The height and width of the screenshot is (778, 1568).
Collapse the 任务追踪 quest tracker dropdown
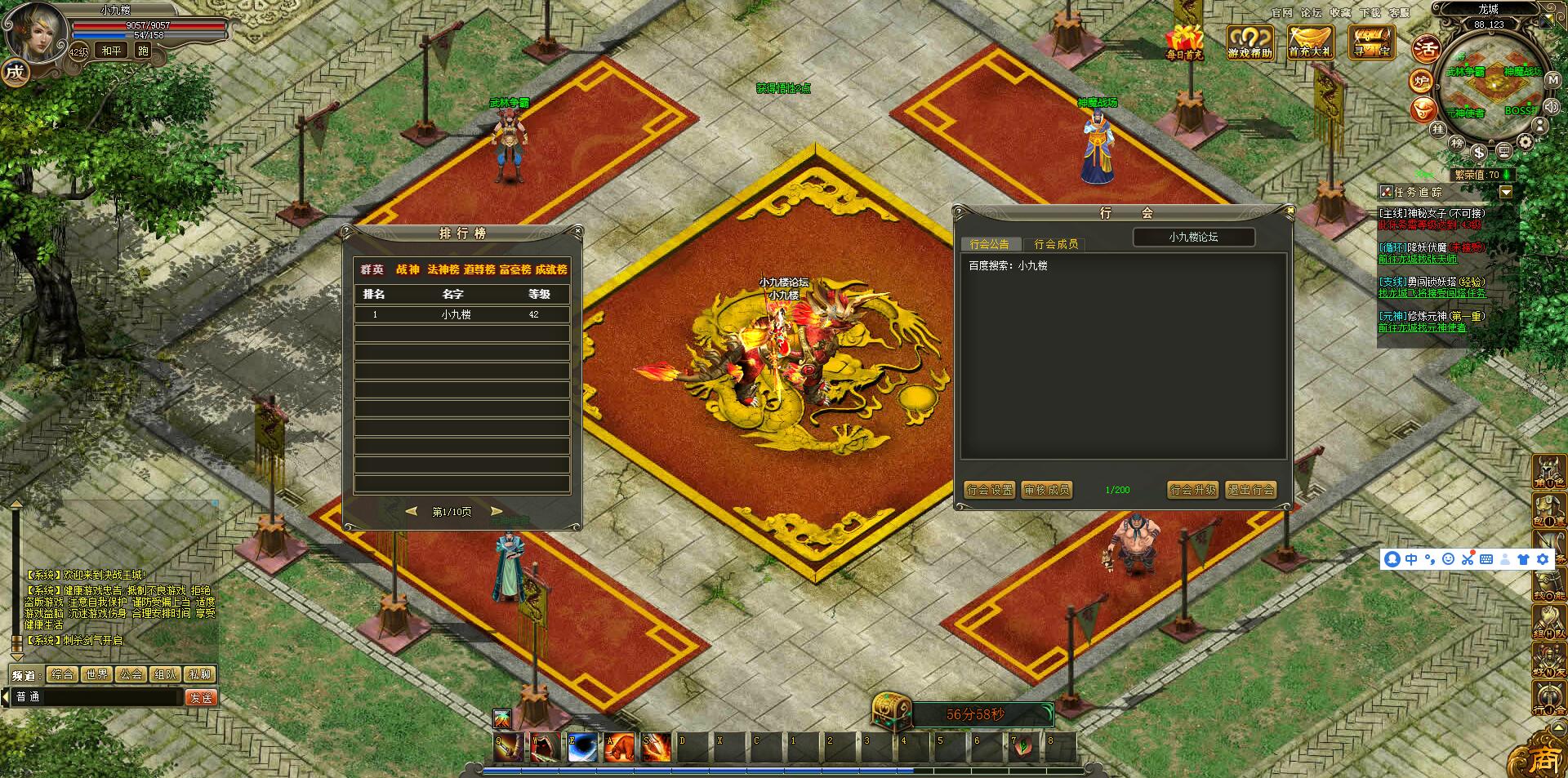pyautogui.click(x=1506, y=192)
